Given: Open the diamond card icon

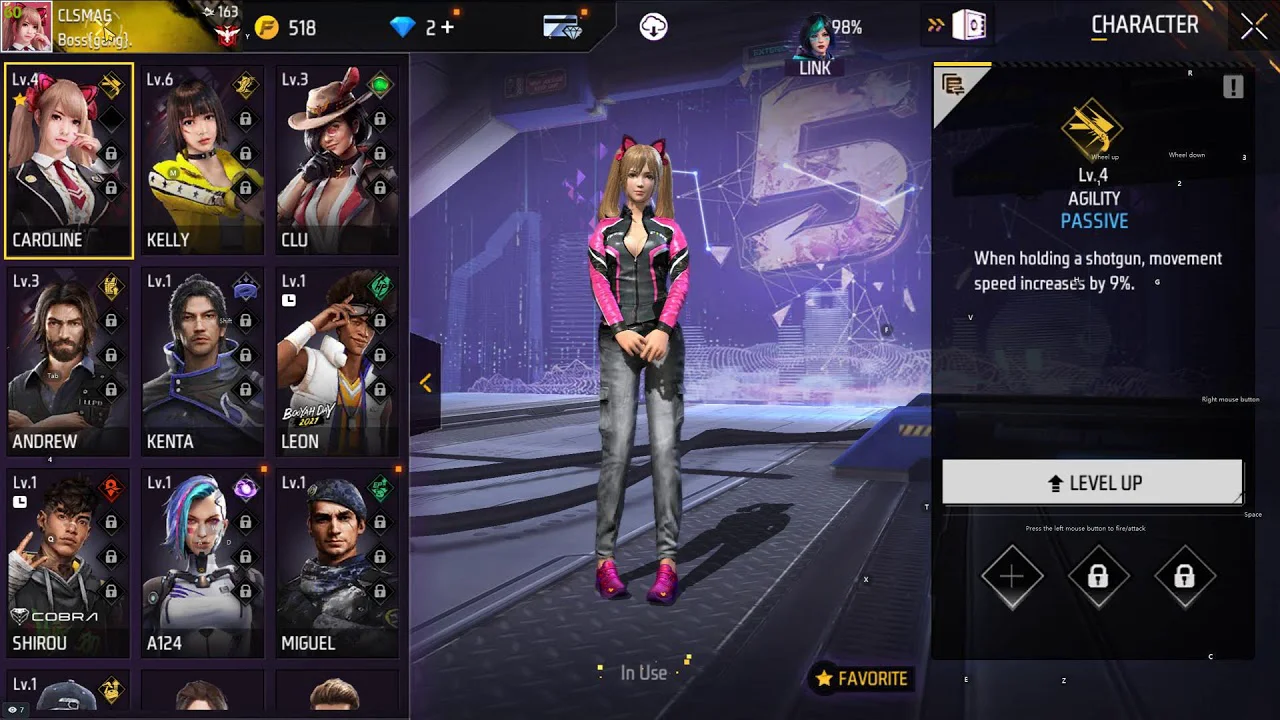Looking at the screenshot, I should [x=564, y=27].
